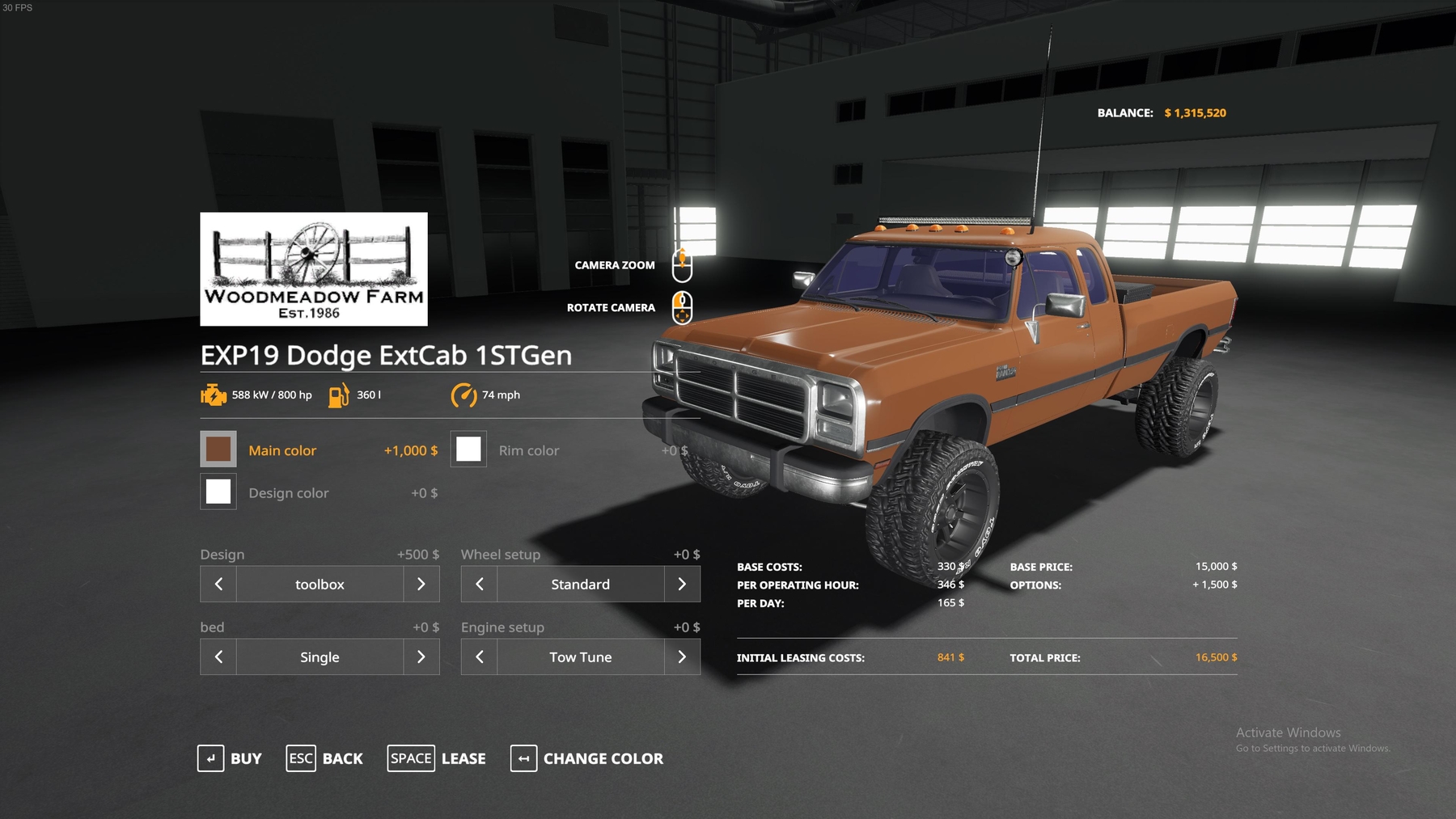Activate the Change Color button

pyautogui.click(x=587, y=758)
